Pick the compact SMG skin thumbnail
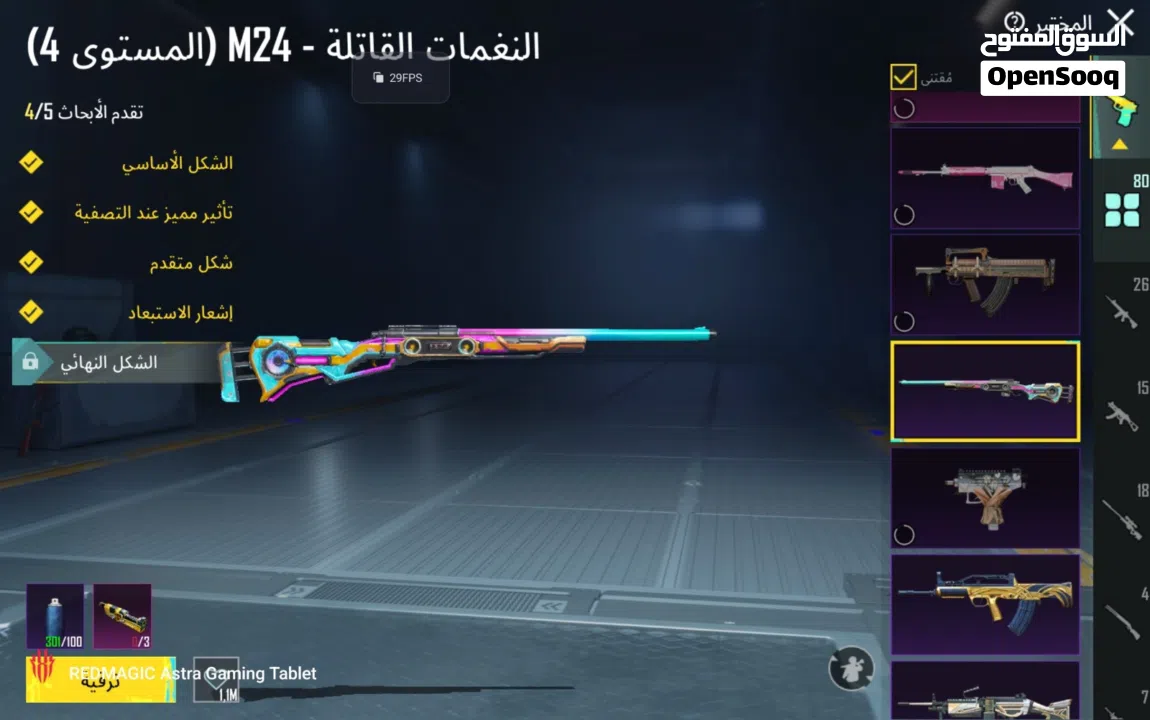The image size is (1150, 720). 985,497
